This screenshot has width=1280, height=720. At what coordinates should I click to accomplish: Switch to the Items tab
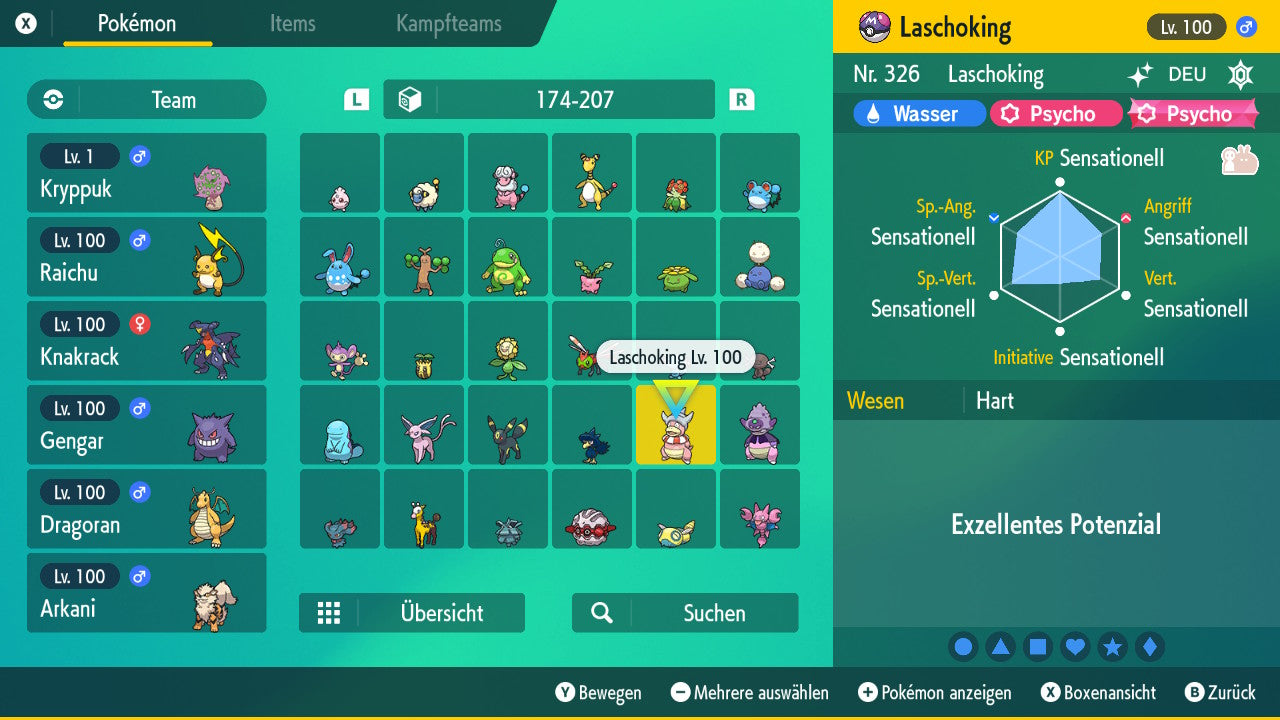click(x=292, y=24)
